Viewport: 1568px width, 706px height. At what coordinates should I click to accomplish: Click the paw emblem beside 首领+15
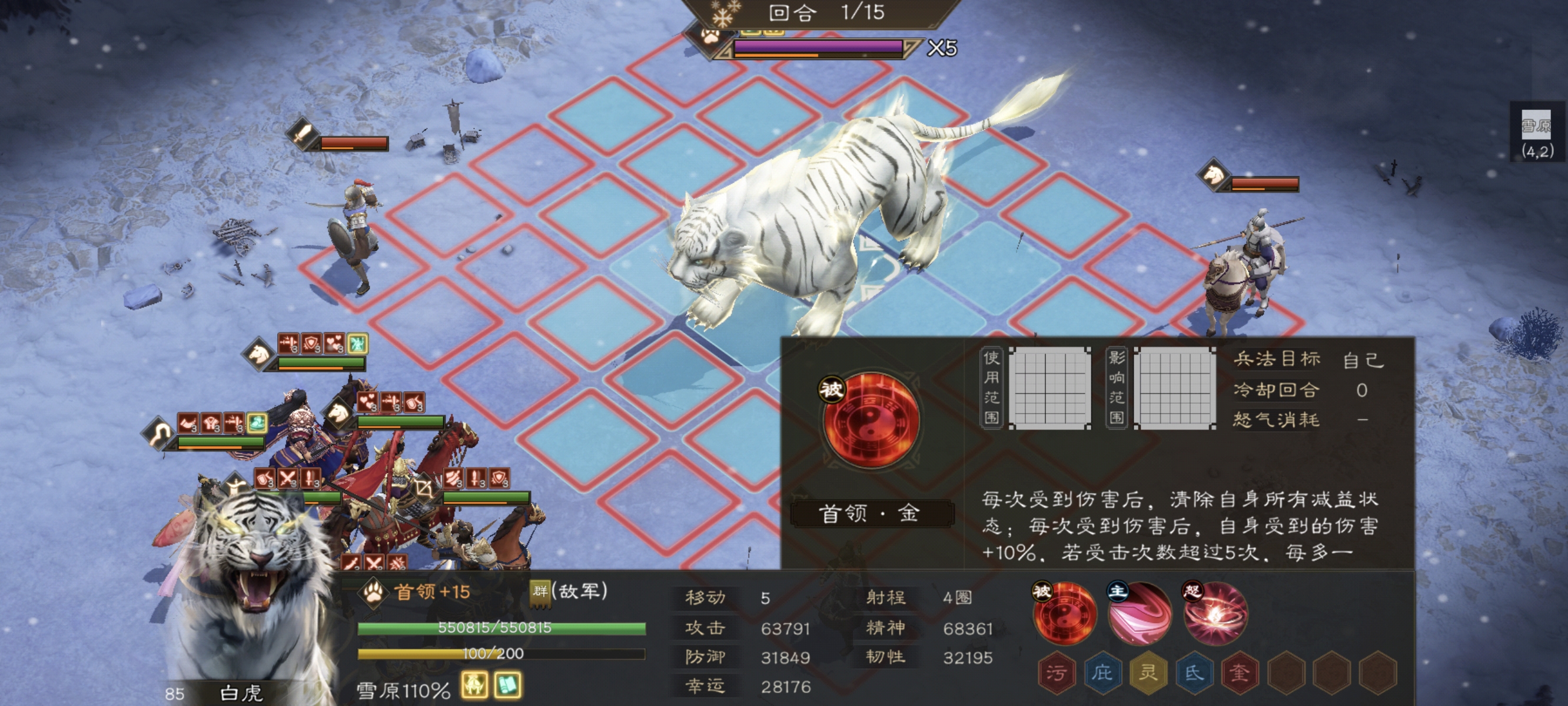372,593
